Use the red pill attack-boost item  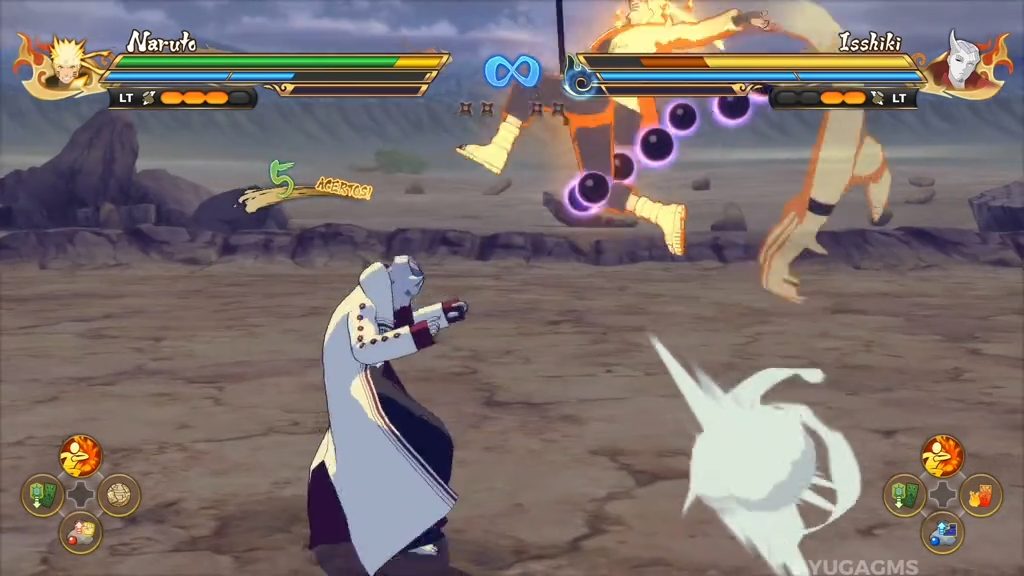(x=81, y=532)
